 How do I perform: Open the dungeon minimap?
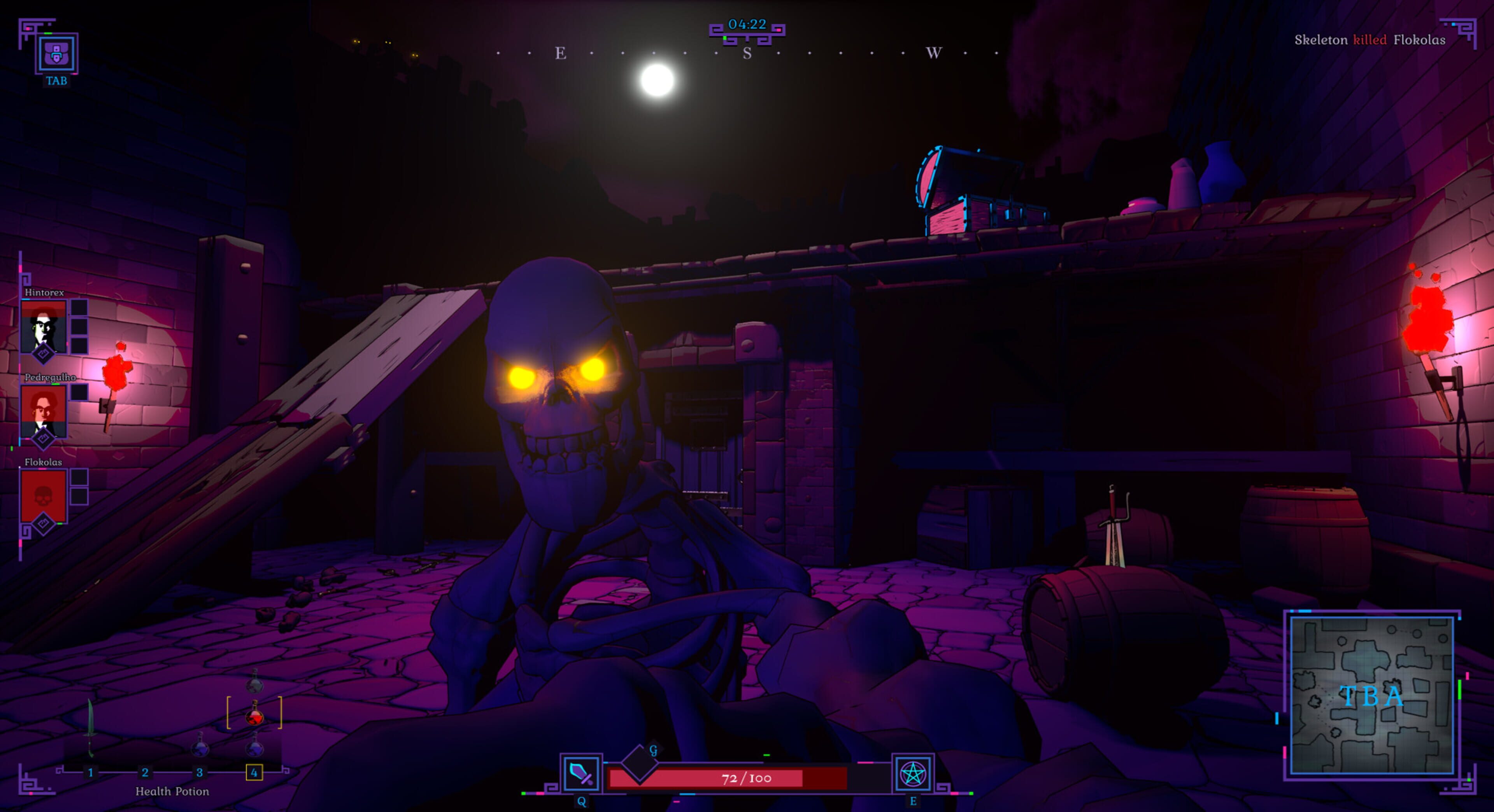click(x=1371, y=695)
